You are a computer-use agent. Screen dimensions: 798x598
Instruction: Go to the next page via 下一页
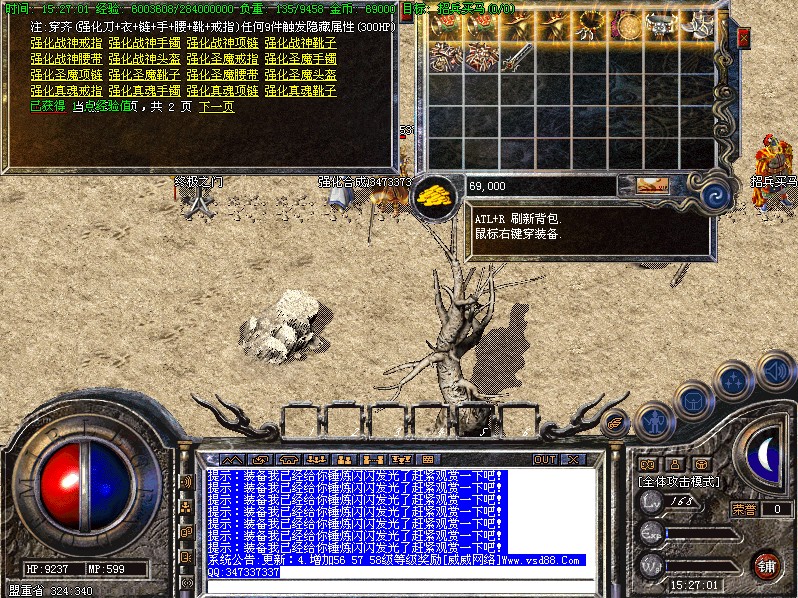pyautogui.click(x=216, y=106)
